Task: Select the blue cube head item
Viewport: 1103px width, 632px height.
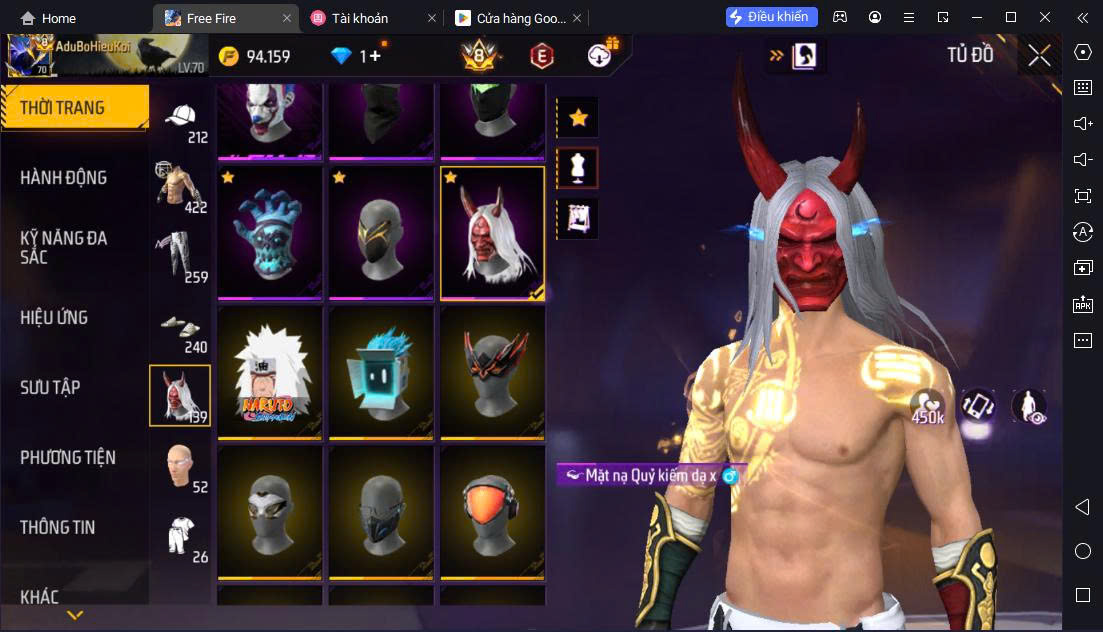Action: pos(381,373)
